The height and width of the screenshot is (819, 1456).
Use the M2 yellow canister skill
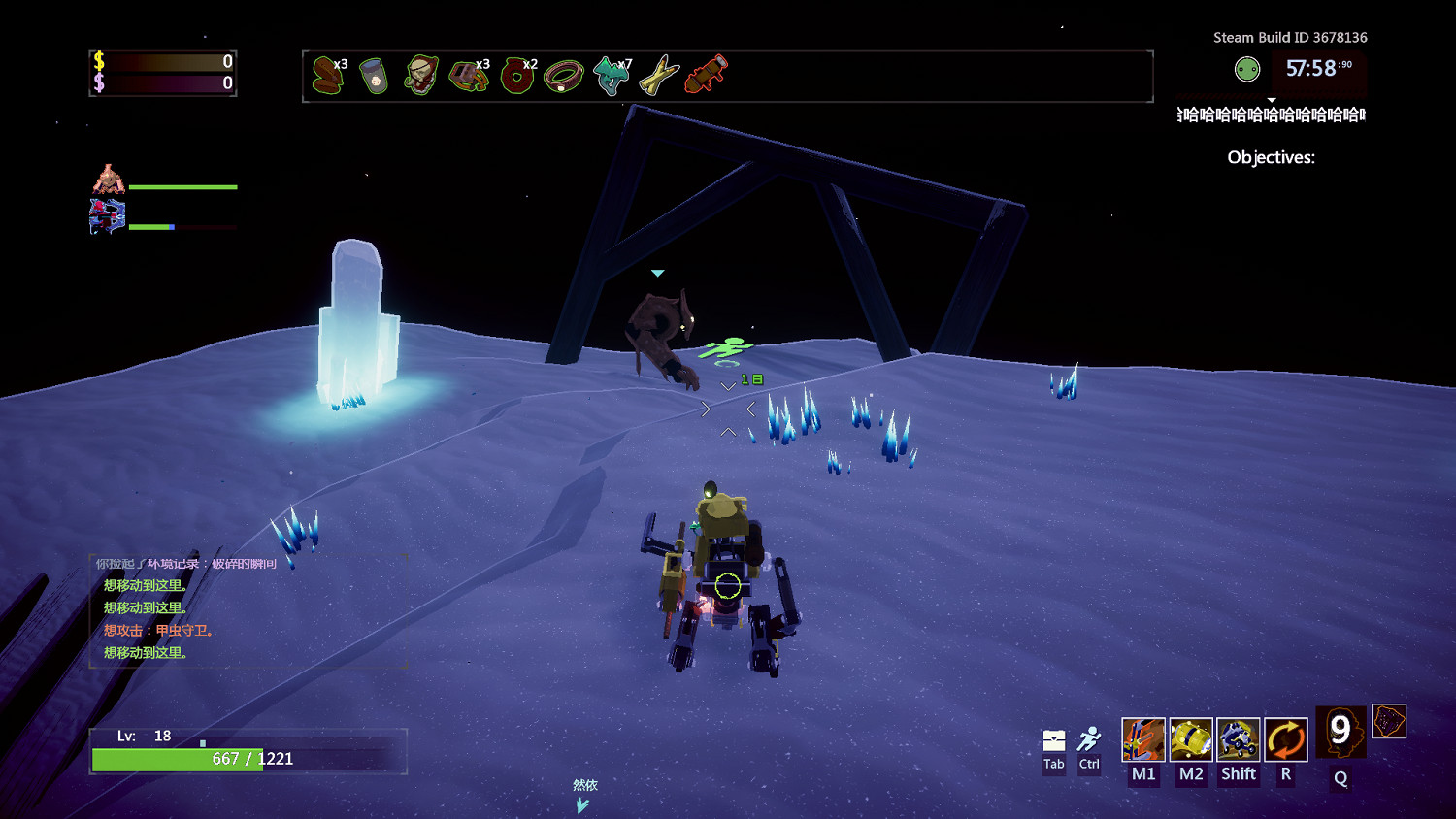click(1191, 739)
